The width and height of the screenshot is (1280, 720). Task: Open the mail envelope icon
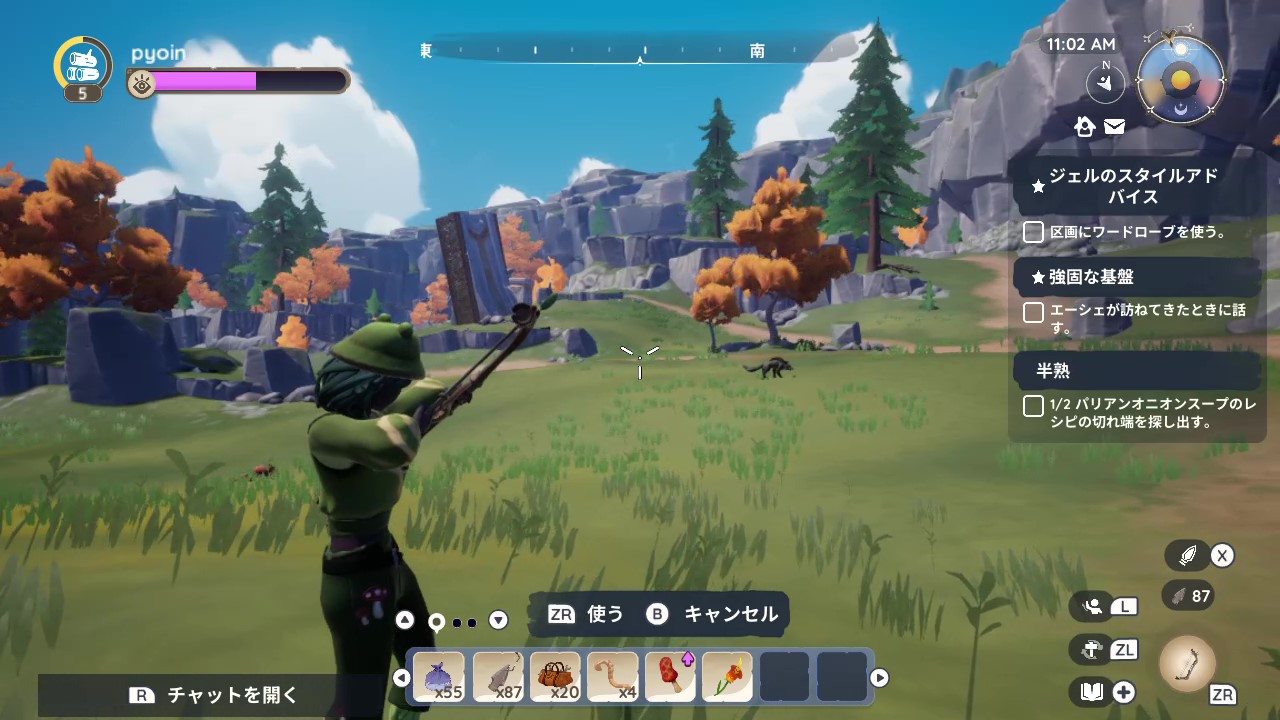coord(1114,126)
